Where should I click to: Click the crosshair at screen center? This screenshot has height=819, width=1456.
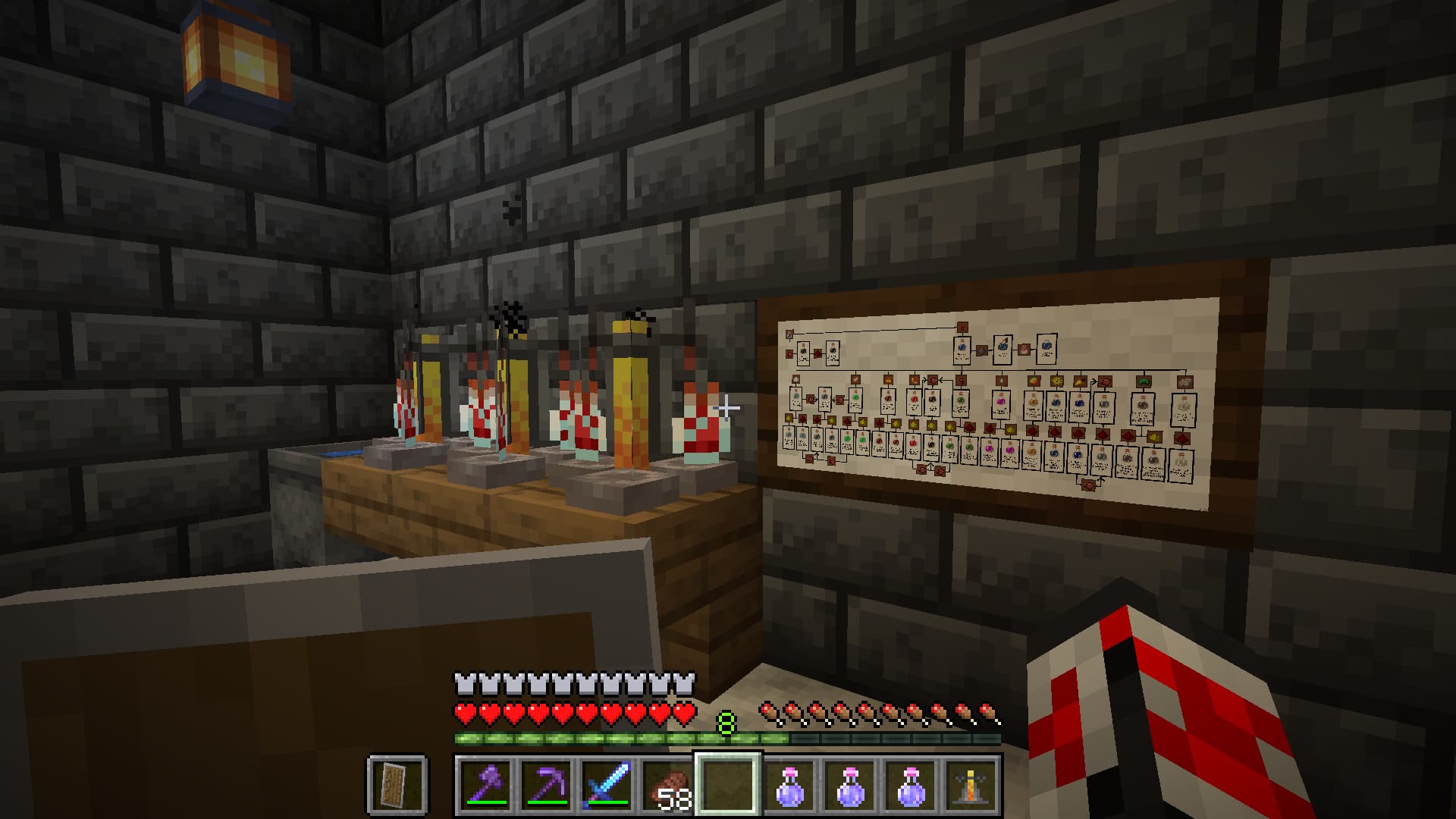pyautogui.click(x=728, y=409)
